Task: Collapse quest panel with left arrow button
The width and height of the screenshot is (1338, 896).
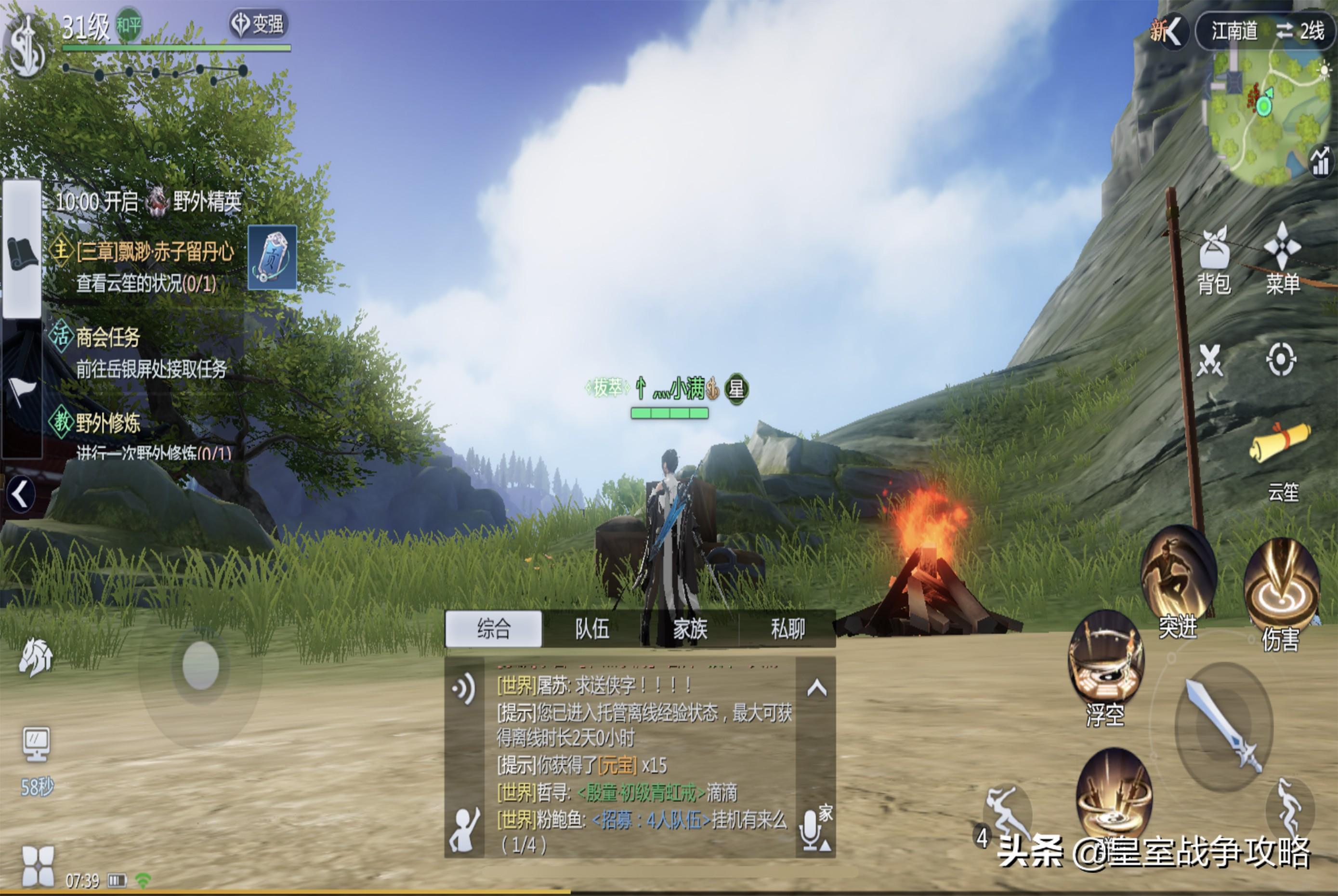Action: tap(21, 494)
